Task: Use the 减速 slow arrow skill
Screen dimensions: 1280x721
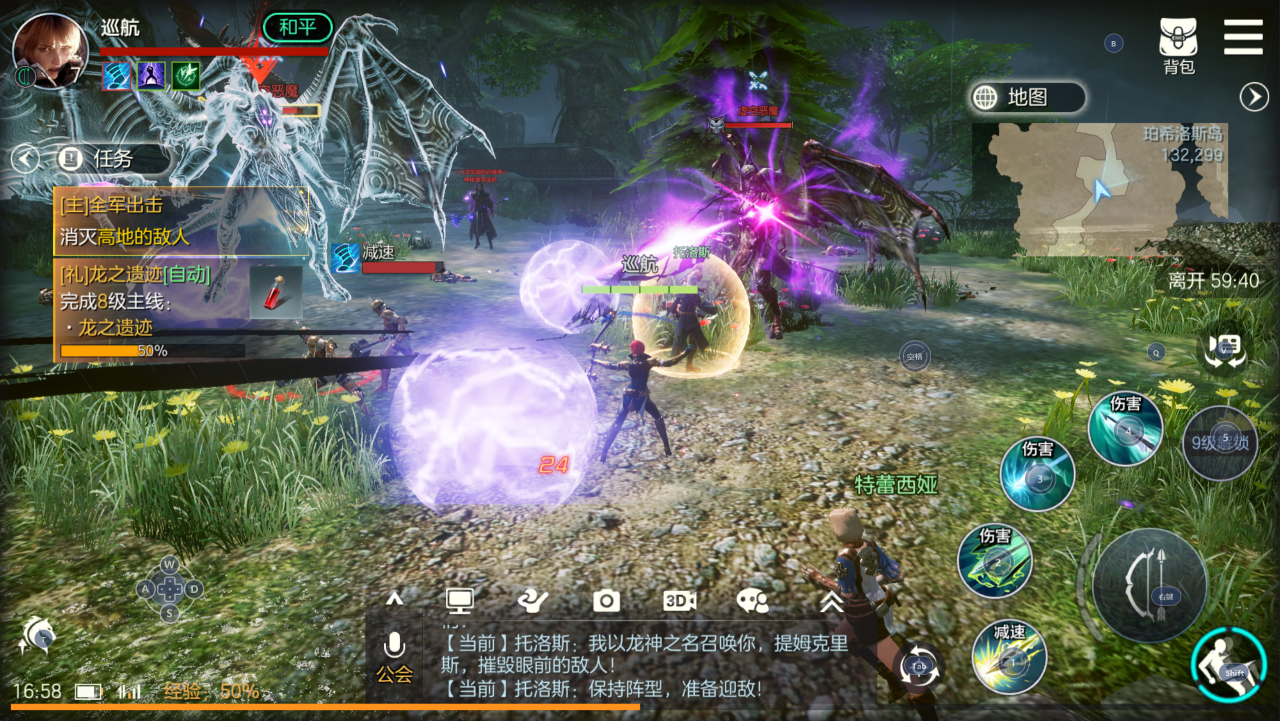Action: click(1009, 657)
